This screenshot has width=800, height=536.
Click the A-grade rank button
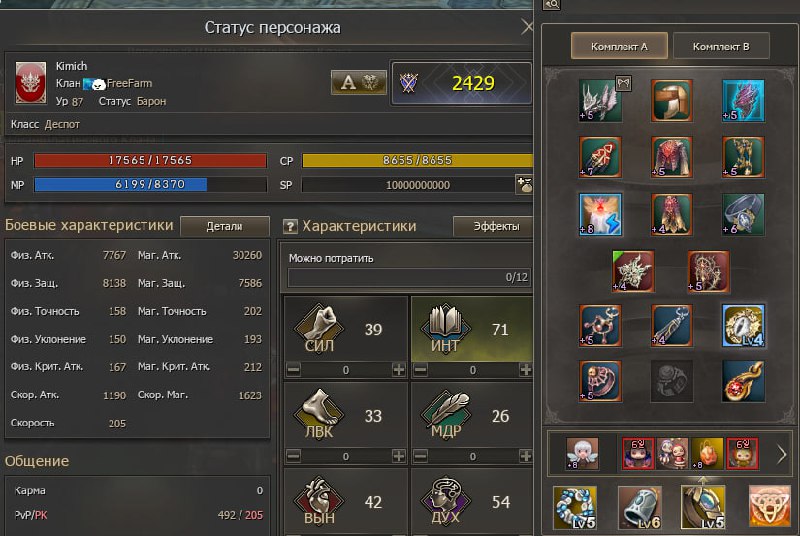click(358, 82)
